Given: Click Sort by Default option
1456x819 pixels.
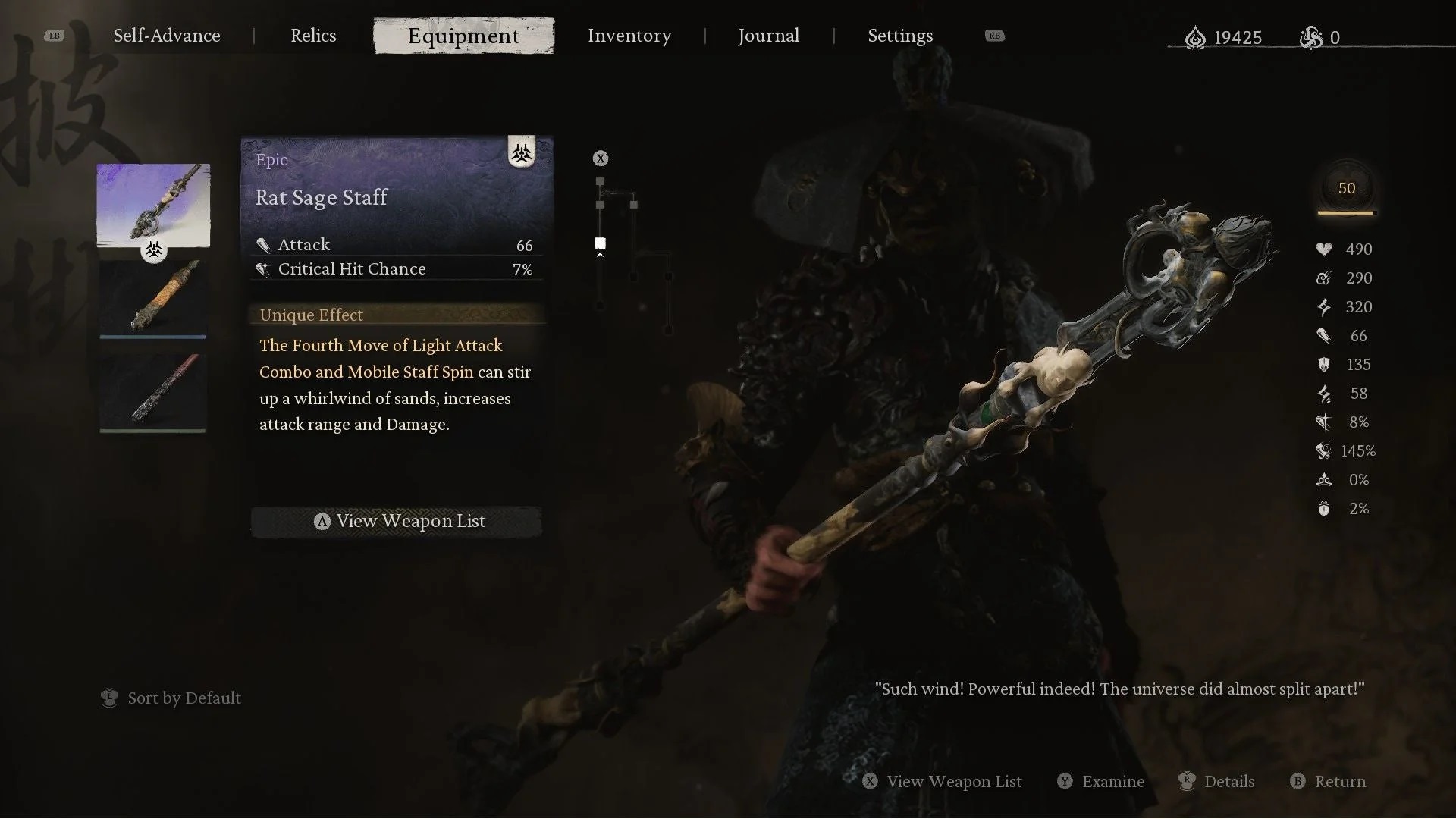Looking at the screenshot, I should [x=171, y=698].
